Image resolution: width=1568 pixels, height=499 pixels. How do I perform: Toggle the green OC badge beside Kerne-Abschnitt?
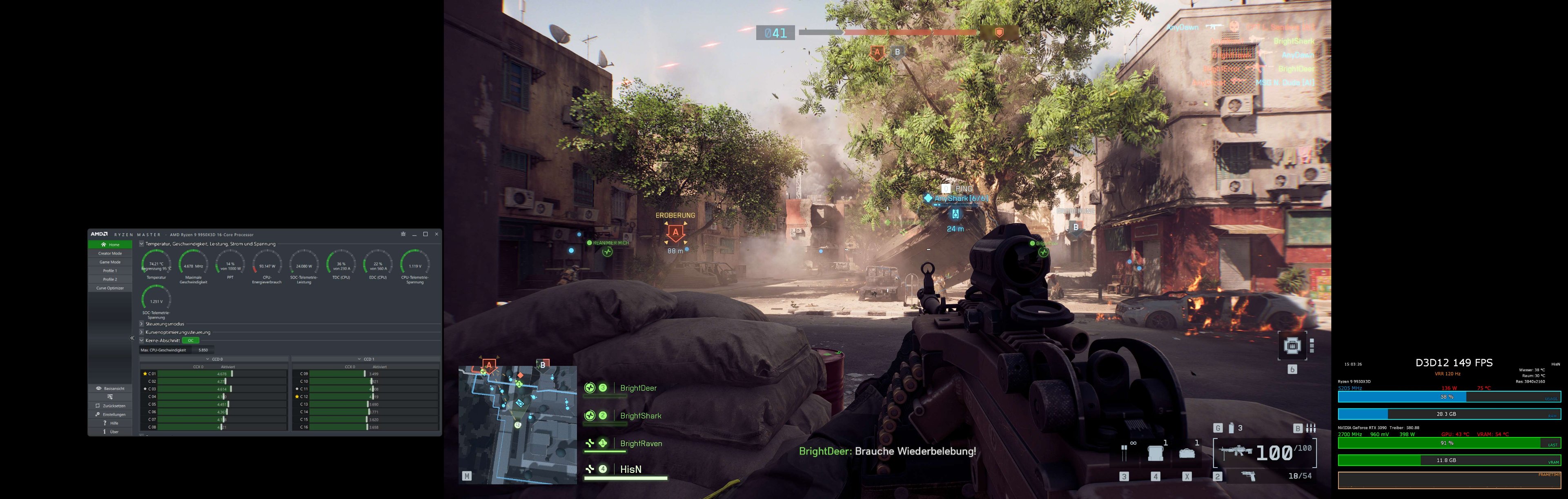tap(191, 341)
